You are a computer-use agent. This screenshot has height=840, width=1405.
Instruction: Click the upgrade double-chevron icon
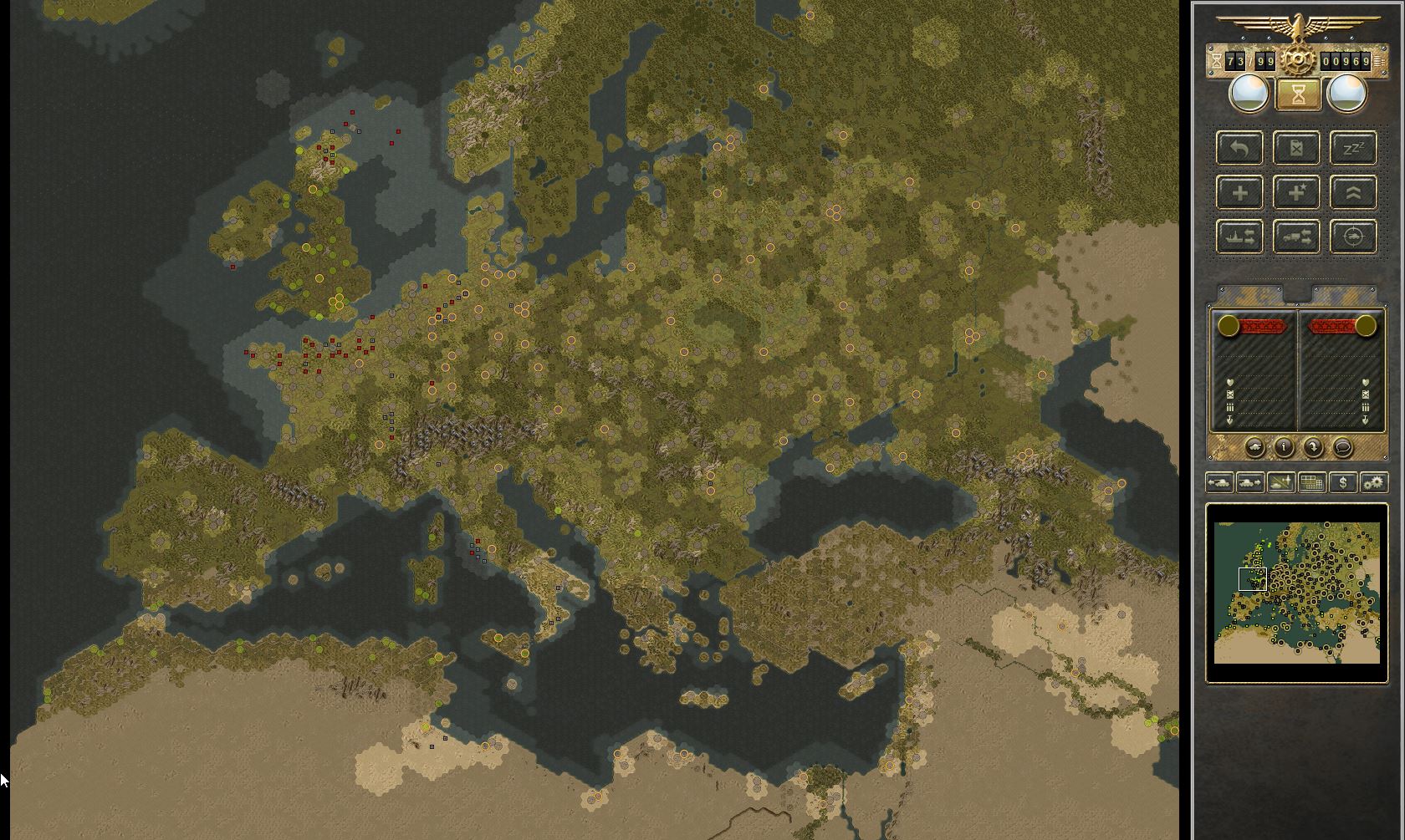1352,192
